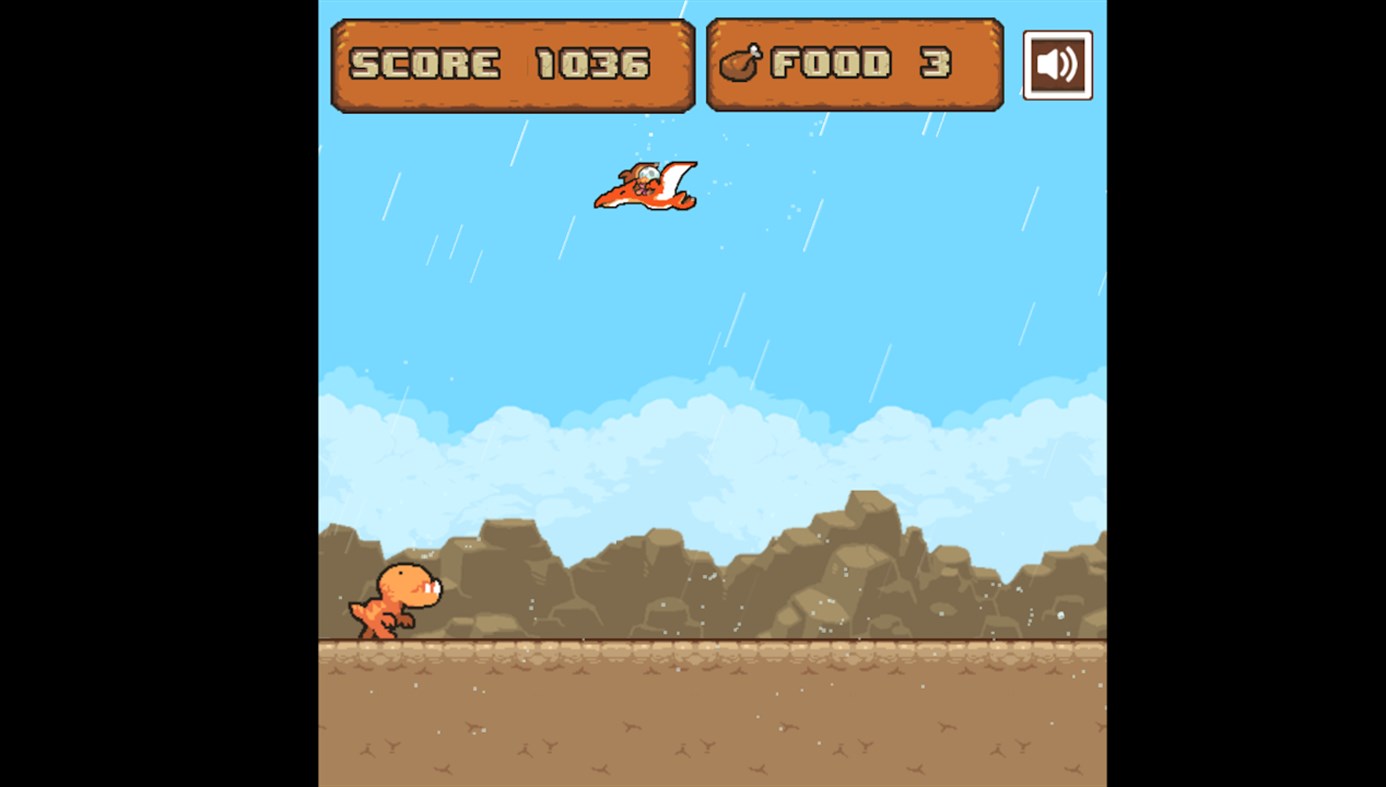Image resolution: width=1386 pixels, height=787 pixels.
Task: Enable sound via the top-right control
Action: (1057, 64)
